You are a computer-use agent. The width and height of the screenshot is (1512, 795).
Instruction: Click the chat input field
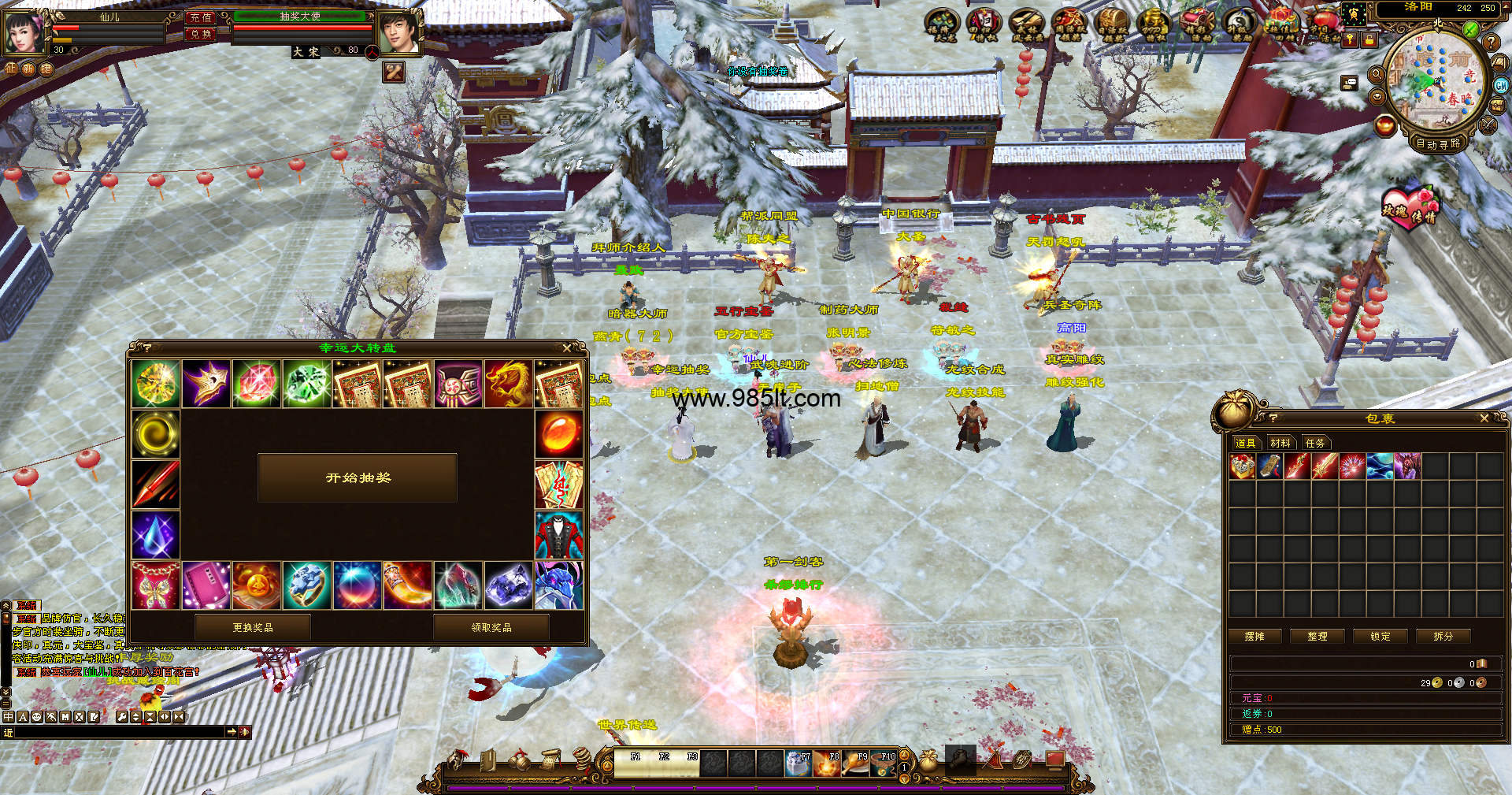118,732
